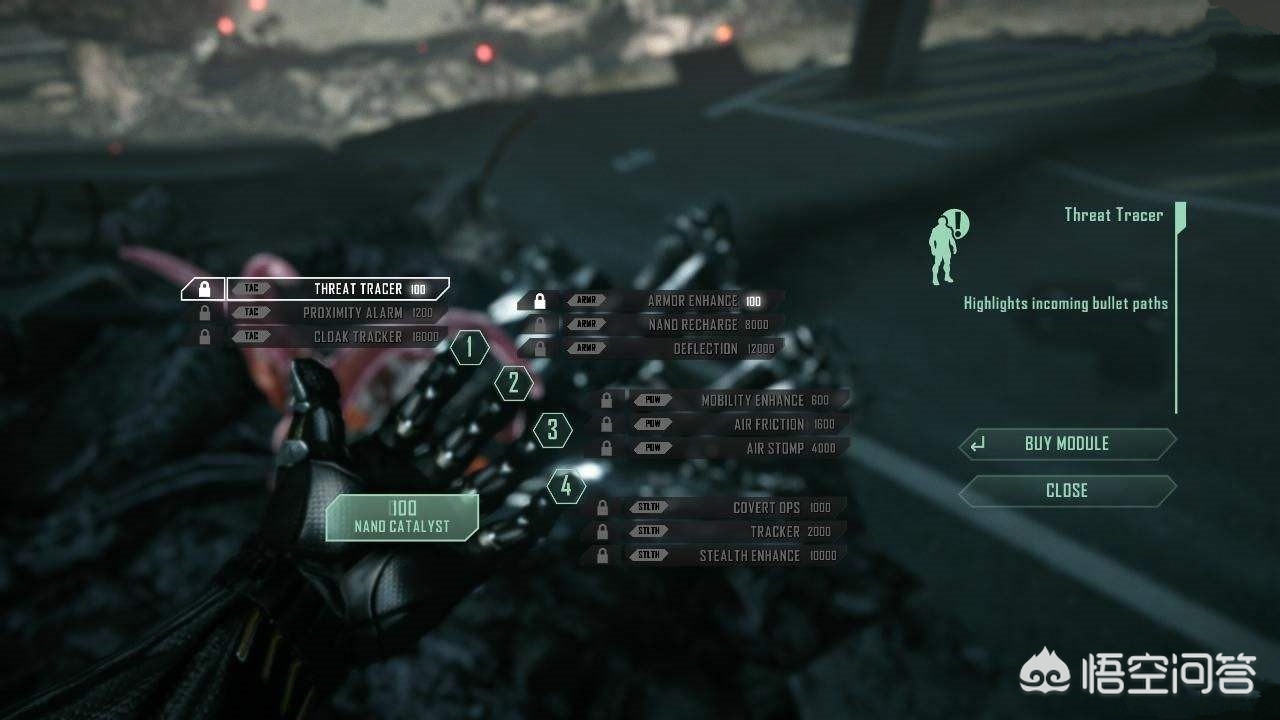
Task: Select finger slot hexagon 3
Action: click(x=552, y=431)
